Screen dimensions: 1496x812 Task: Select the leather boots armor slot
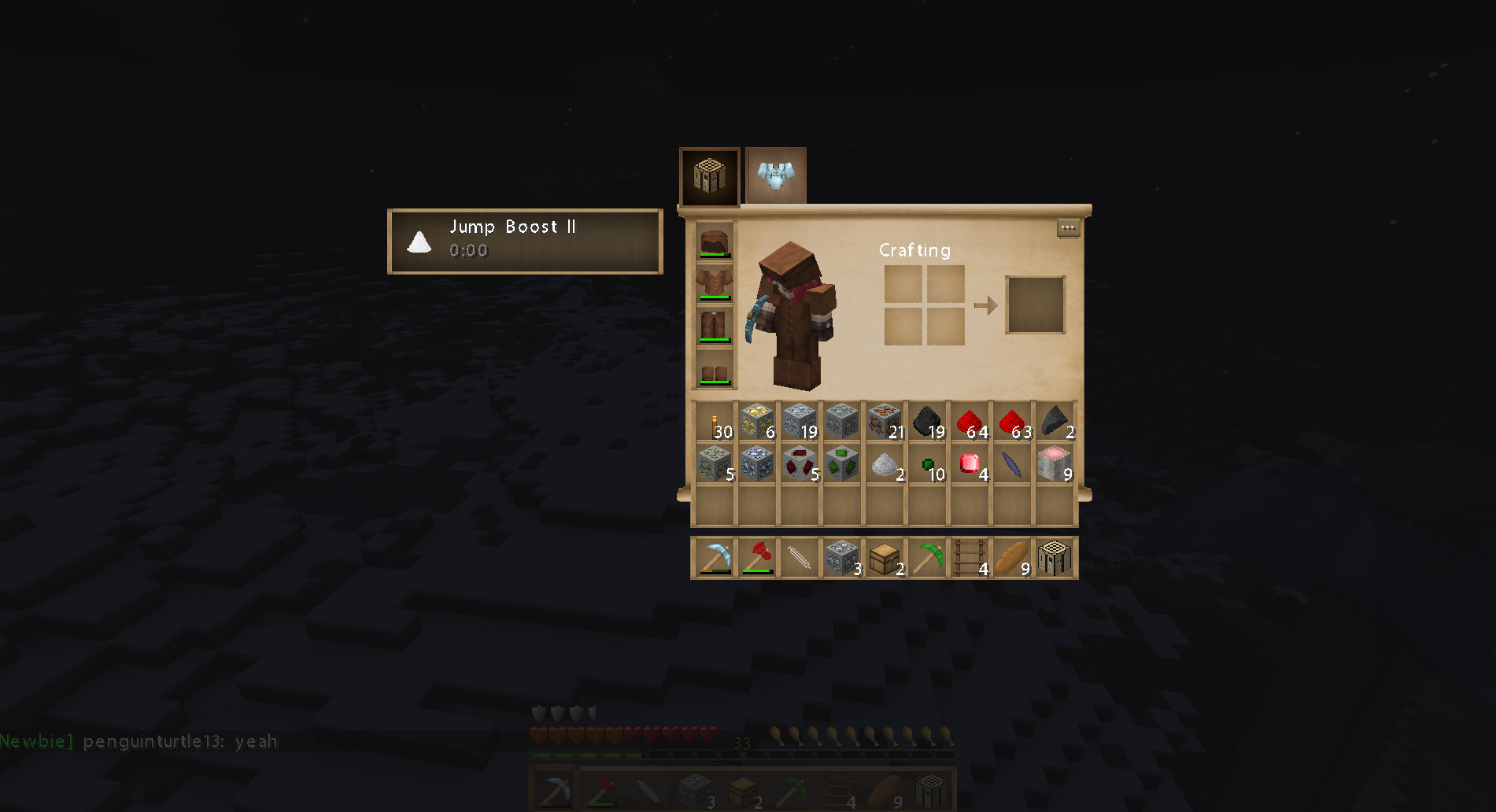pyautogui.click(x=715, y=370)
